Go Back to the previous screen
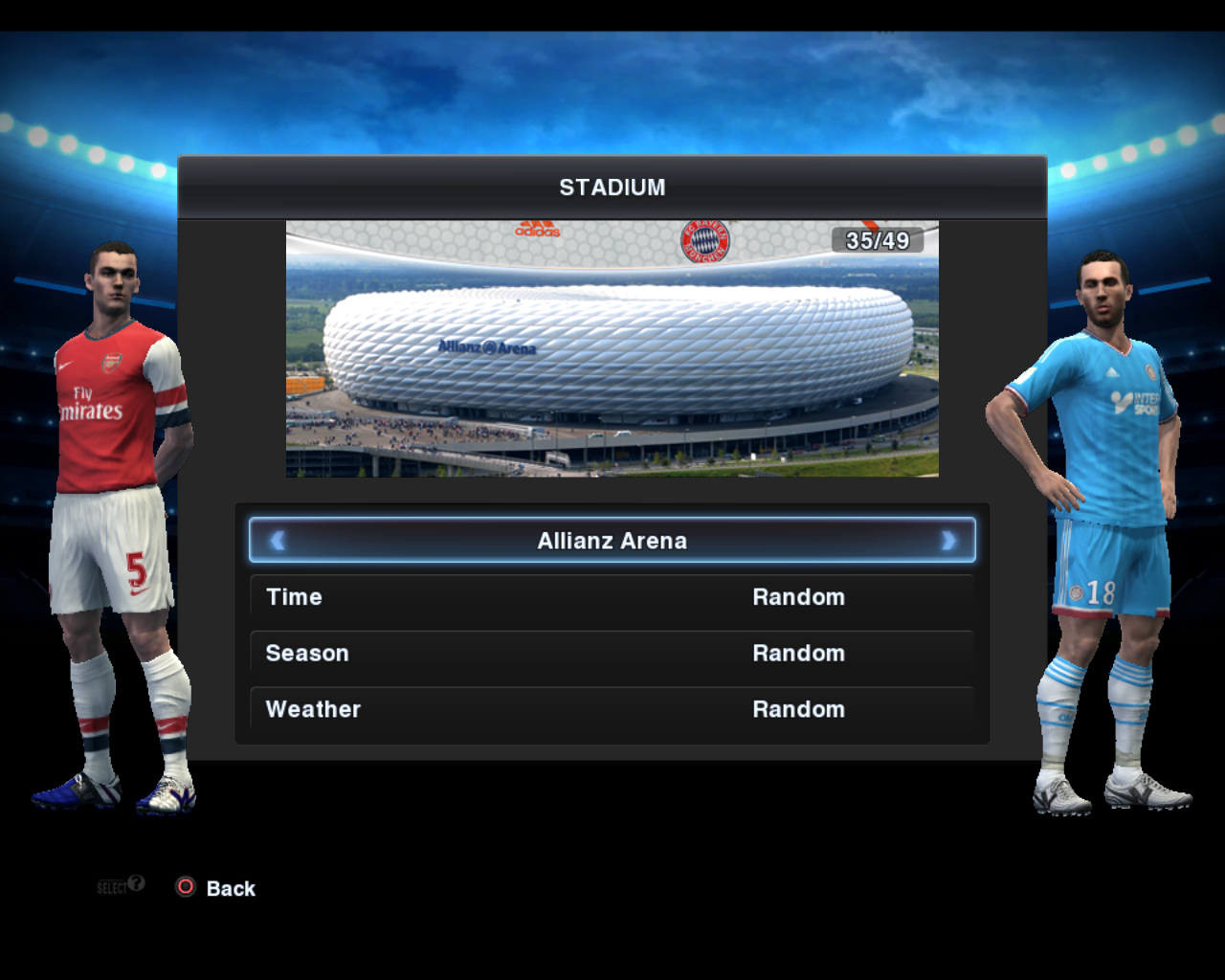The width and height of the screenshot is (1225, 980). point(218,888)
